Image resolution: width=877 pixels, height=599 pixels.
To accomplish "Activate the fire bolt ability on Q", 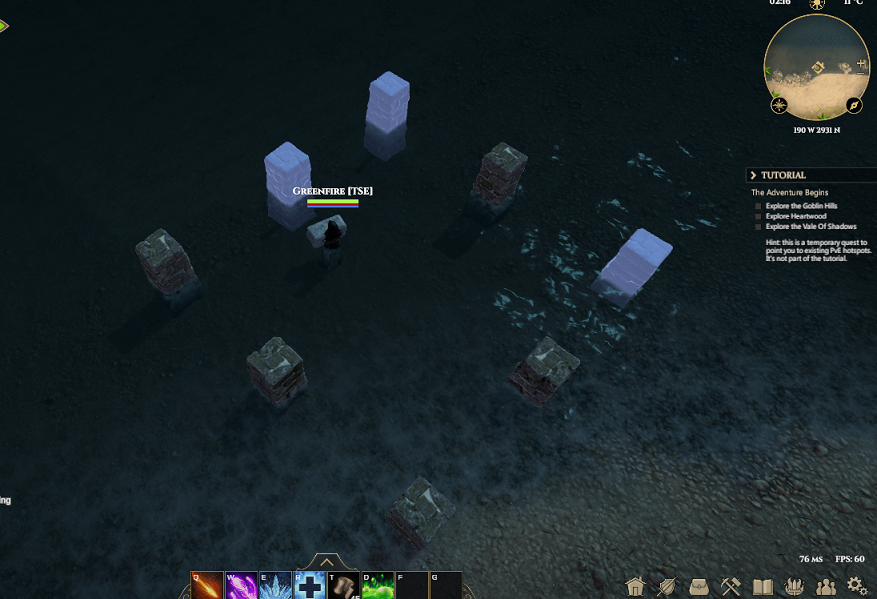I will [x=208, y=585].
